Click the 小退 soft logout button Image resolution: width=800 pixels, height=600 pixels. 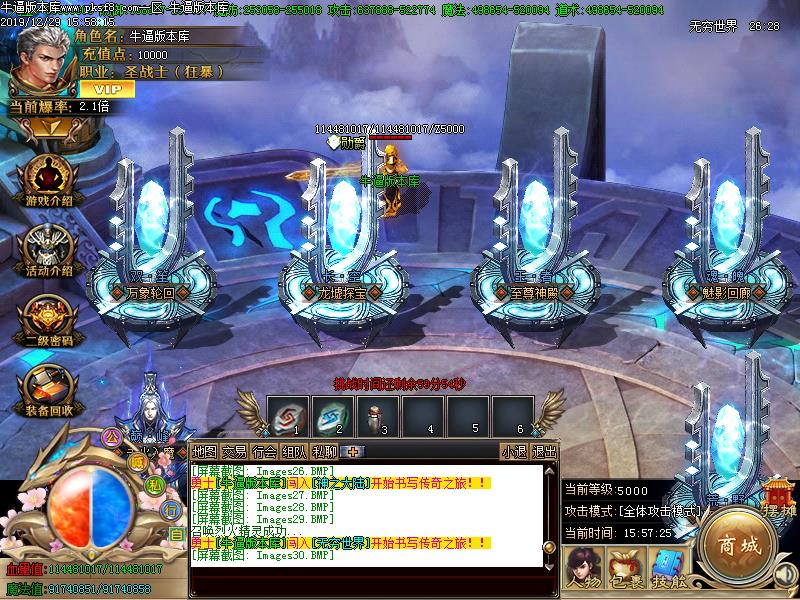514,452
